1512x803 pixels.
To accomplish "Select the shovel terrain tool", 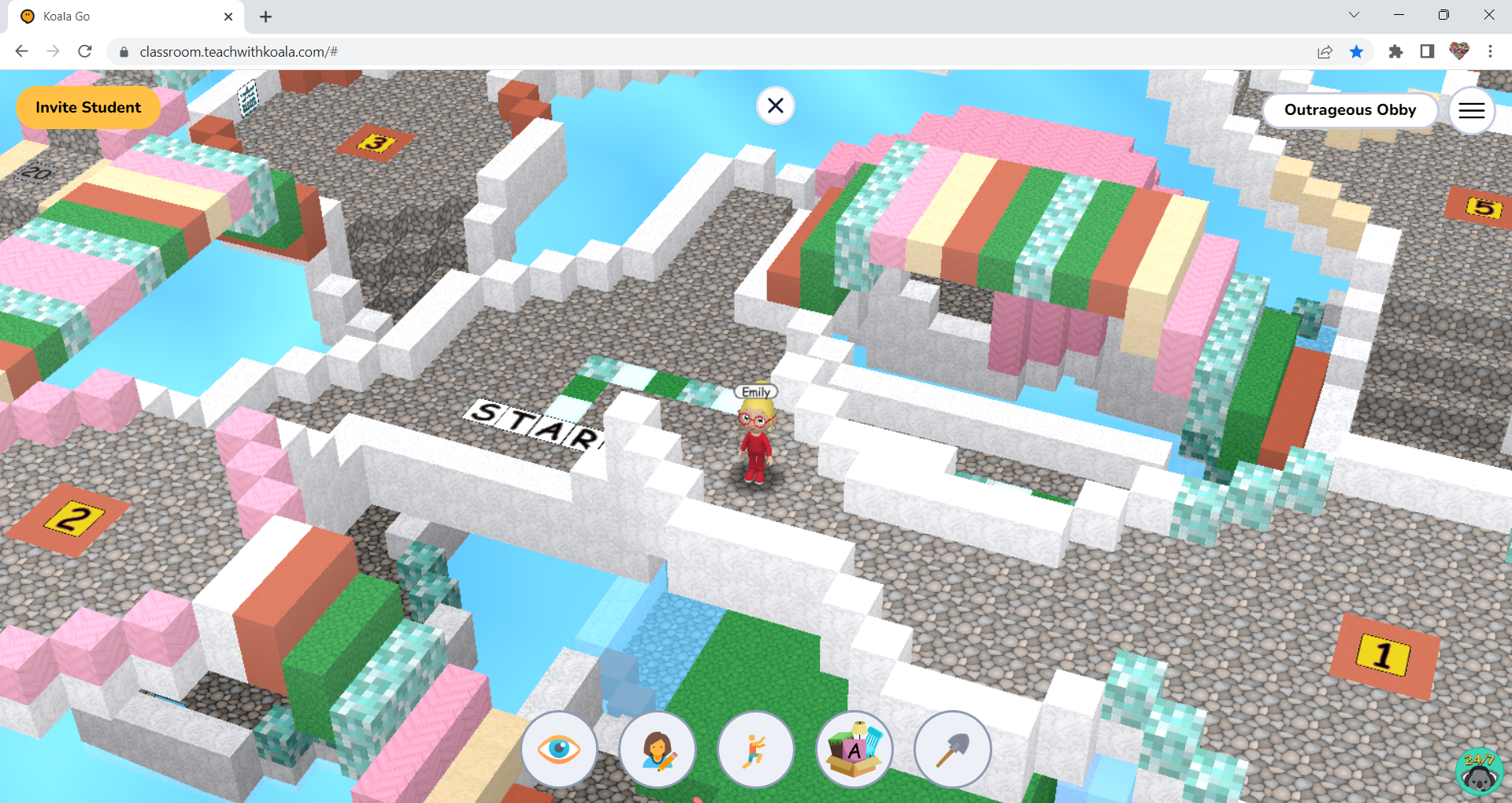I will pos(953,749).
